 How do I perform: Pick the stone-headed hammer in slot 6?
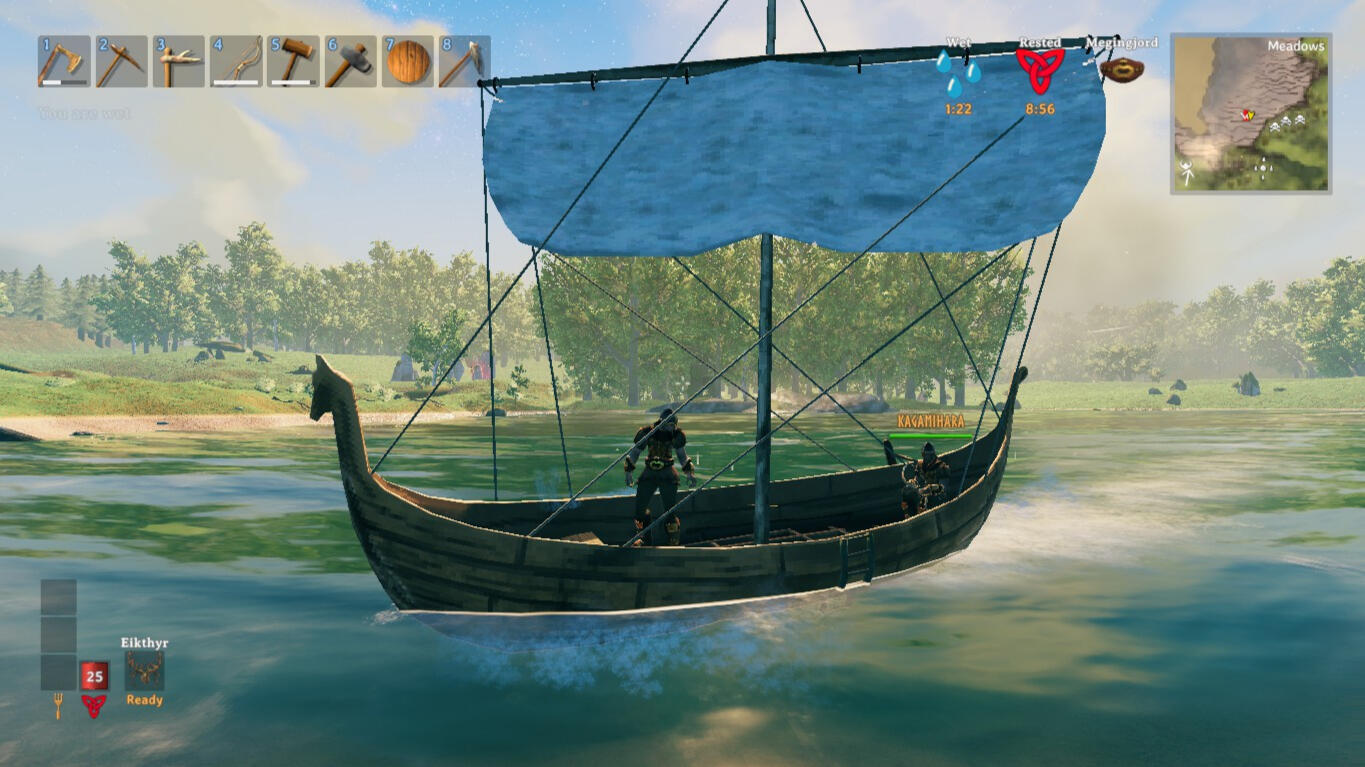pos(350,62)
